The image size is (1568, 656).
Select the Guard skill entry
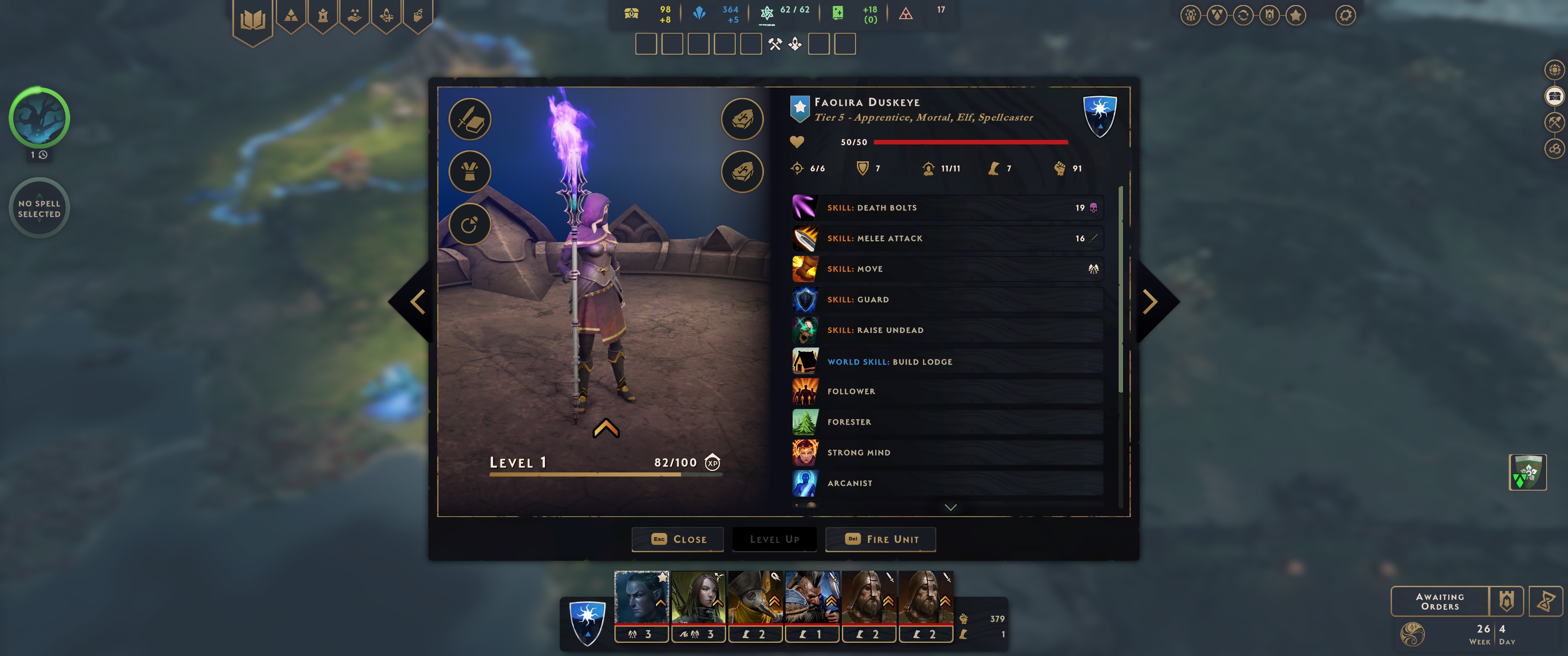point(947,299)
